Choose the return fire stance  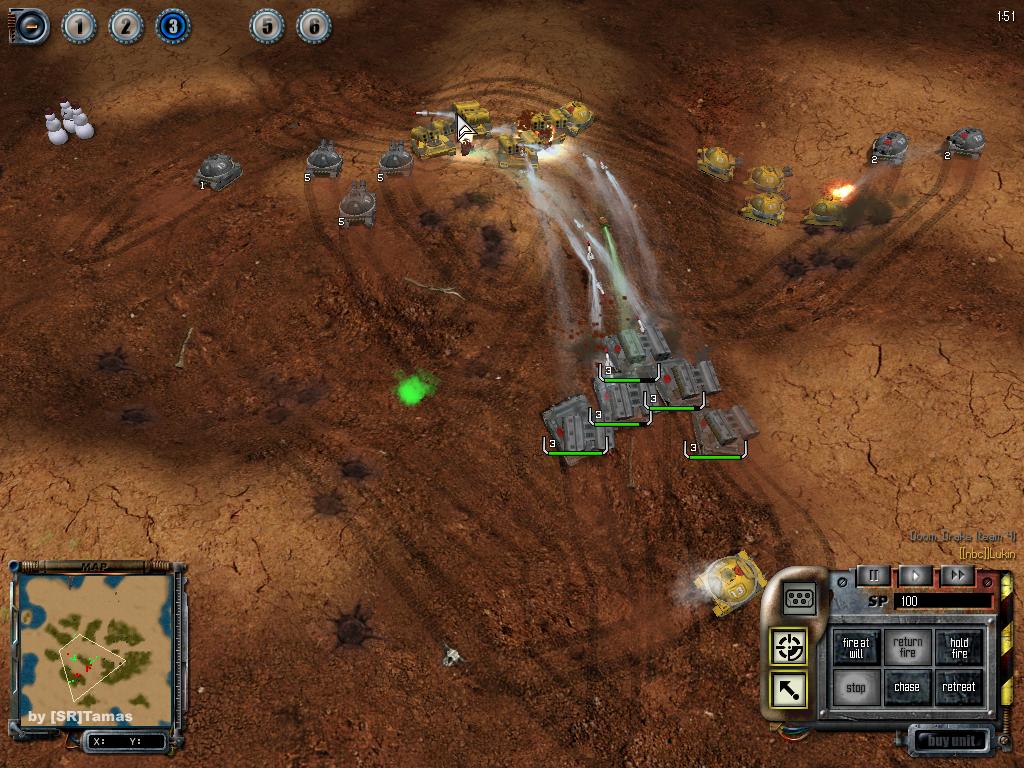[908, 648]
